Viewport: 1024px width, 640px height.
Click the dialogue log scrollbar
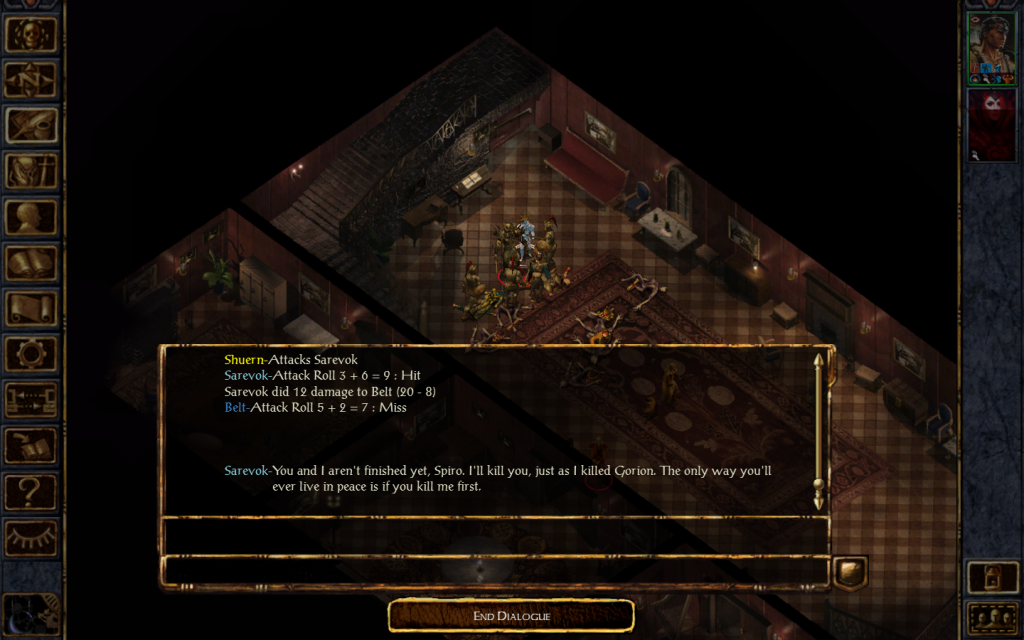819,430
